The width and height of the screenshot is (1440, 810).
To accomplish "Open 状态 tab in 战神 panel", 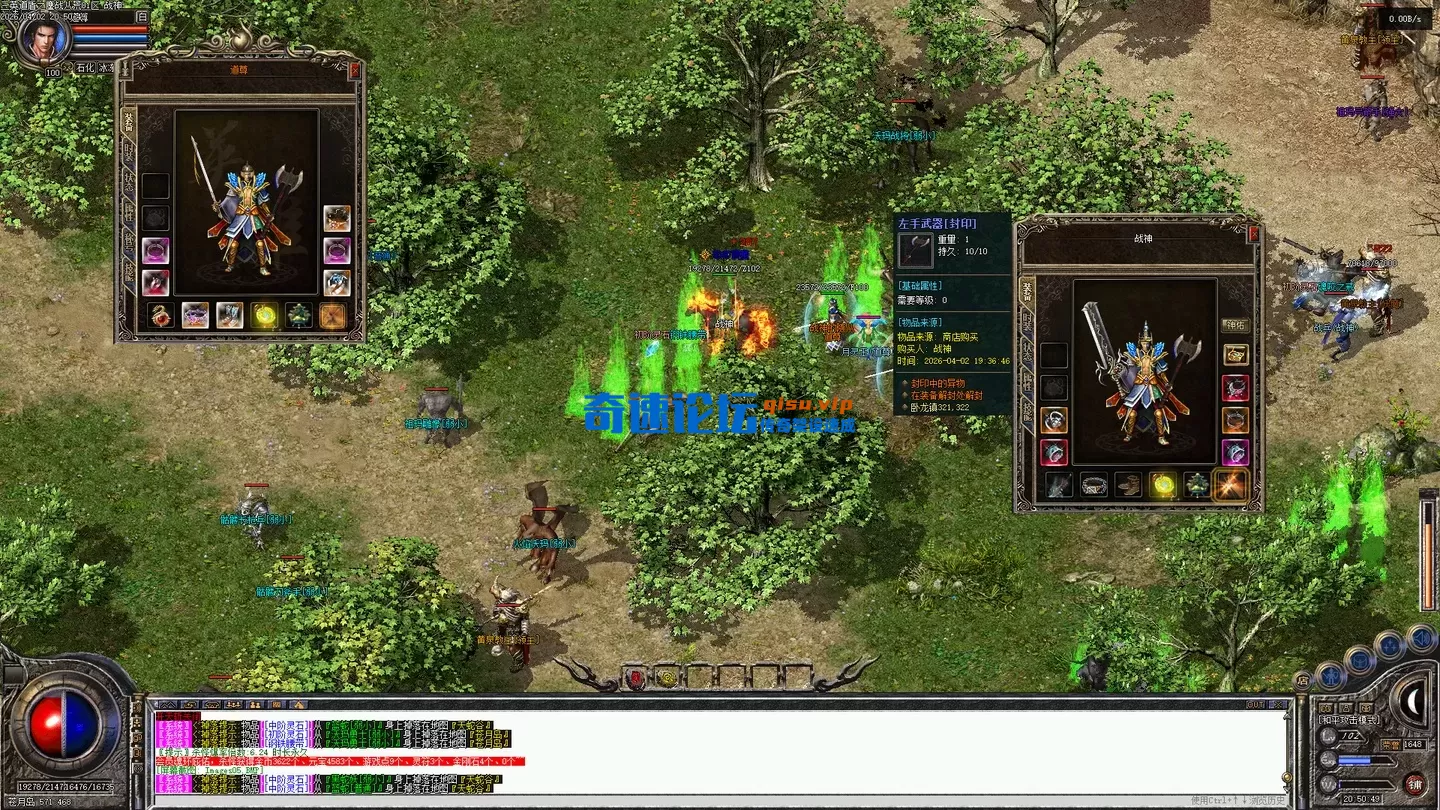I will pos(1027,350).
